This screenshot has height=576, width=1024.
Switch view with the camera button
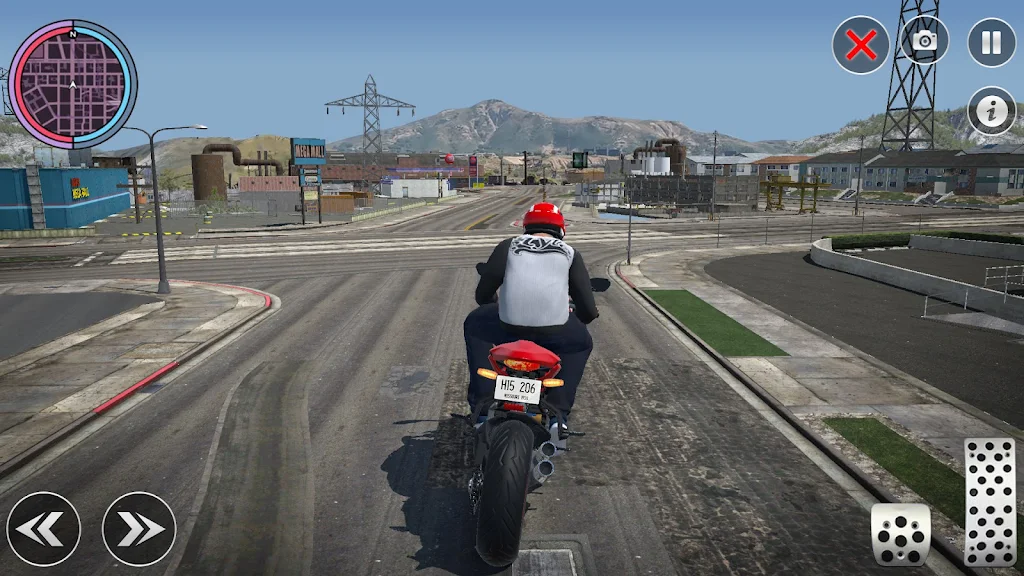[x=925, y=41]
